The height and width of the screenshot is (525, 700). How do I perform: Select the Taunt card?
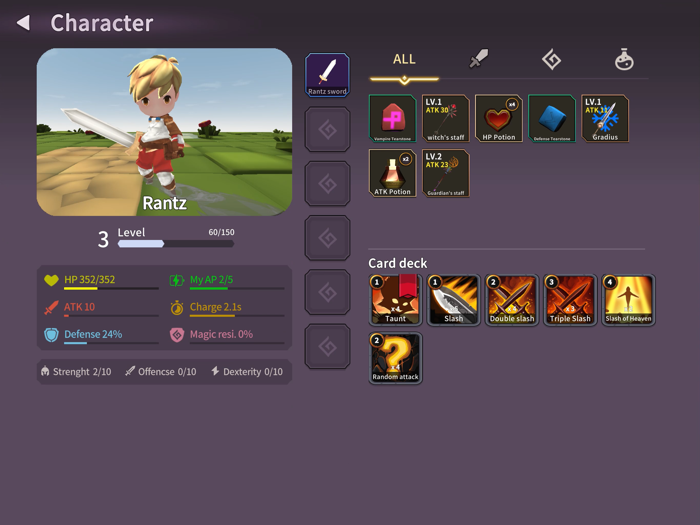[395, 300]
